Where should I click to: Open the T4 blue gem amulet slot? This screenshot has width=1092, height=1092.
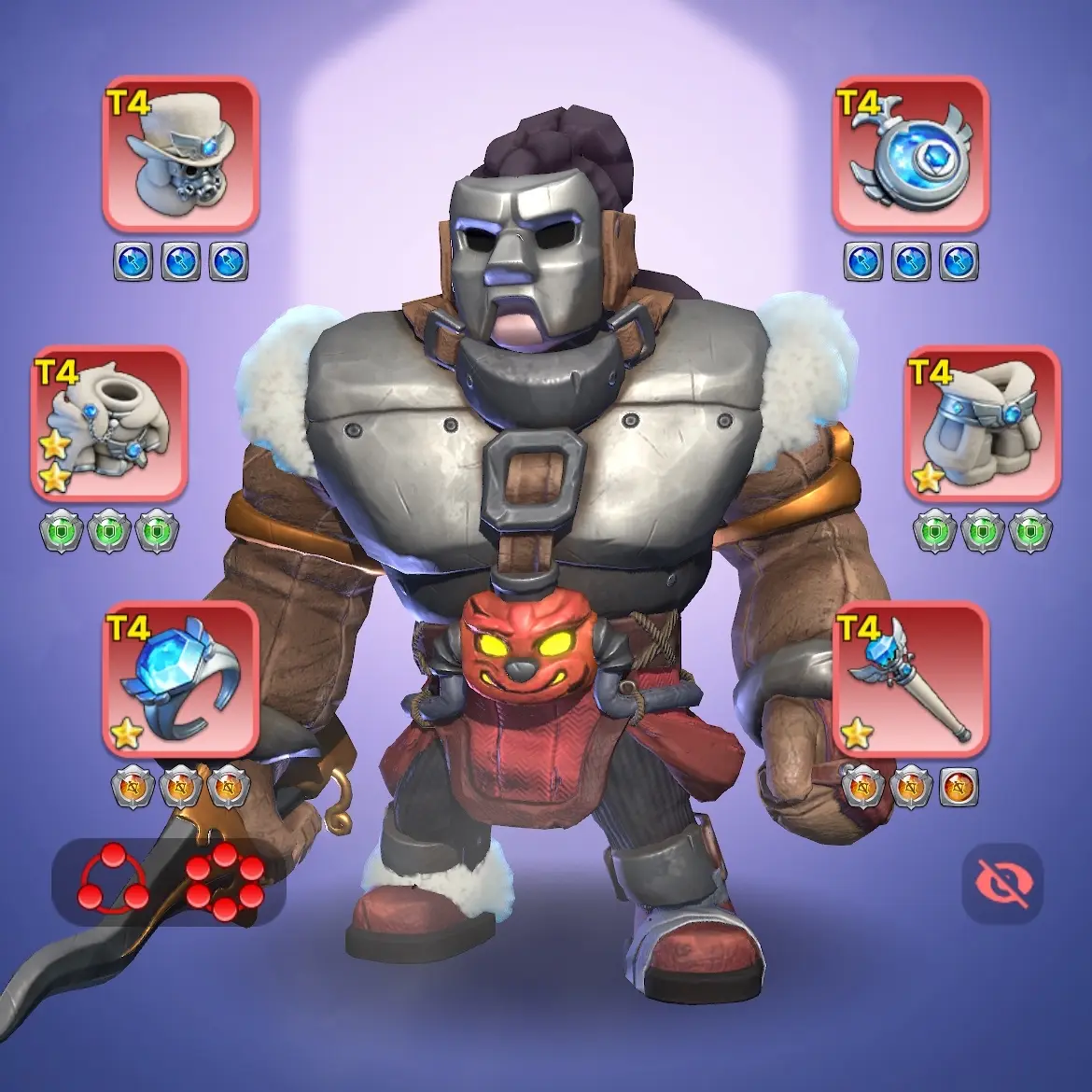[x=910, y=155]
